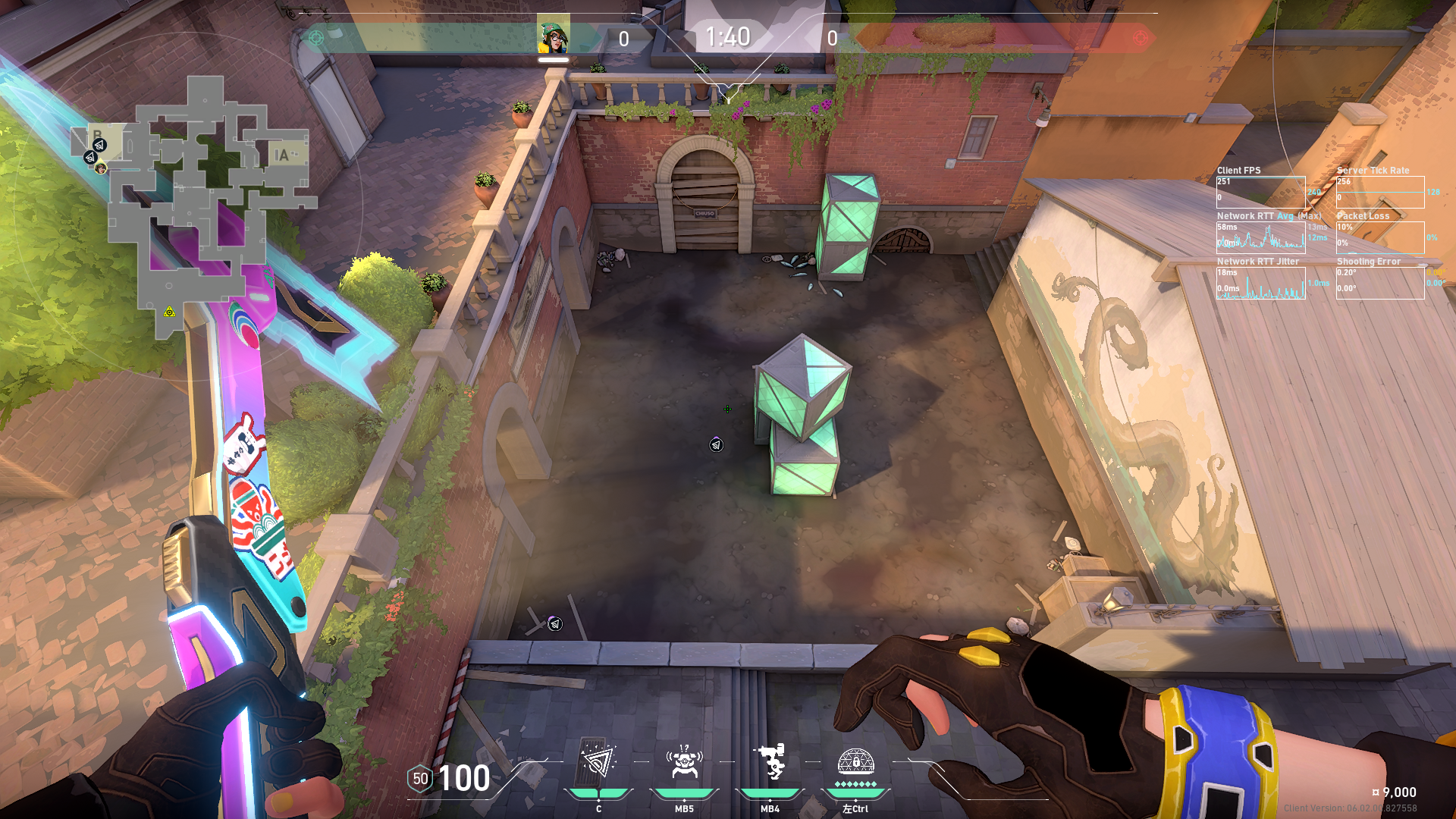Trigger the Lockdown ultimate ability
The width and height of the screenshot is (1456, 819).
(855, 761)
